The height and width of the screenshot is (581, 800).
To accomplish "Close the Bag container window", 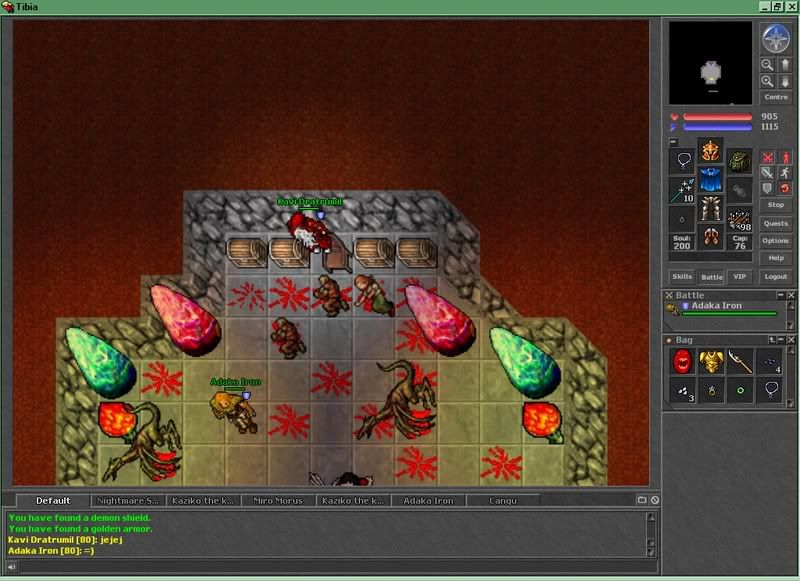I will (791, 341).
